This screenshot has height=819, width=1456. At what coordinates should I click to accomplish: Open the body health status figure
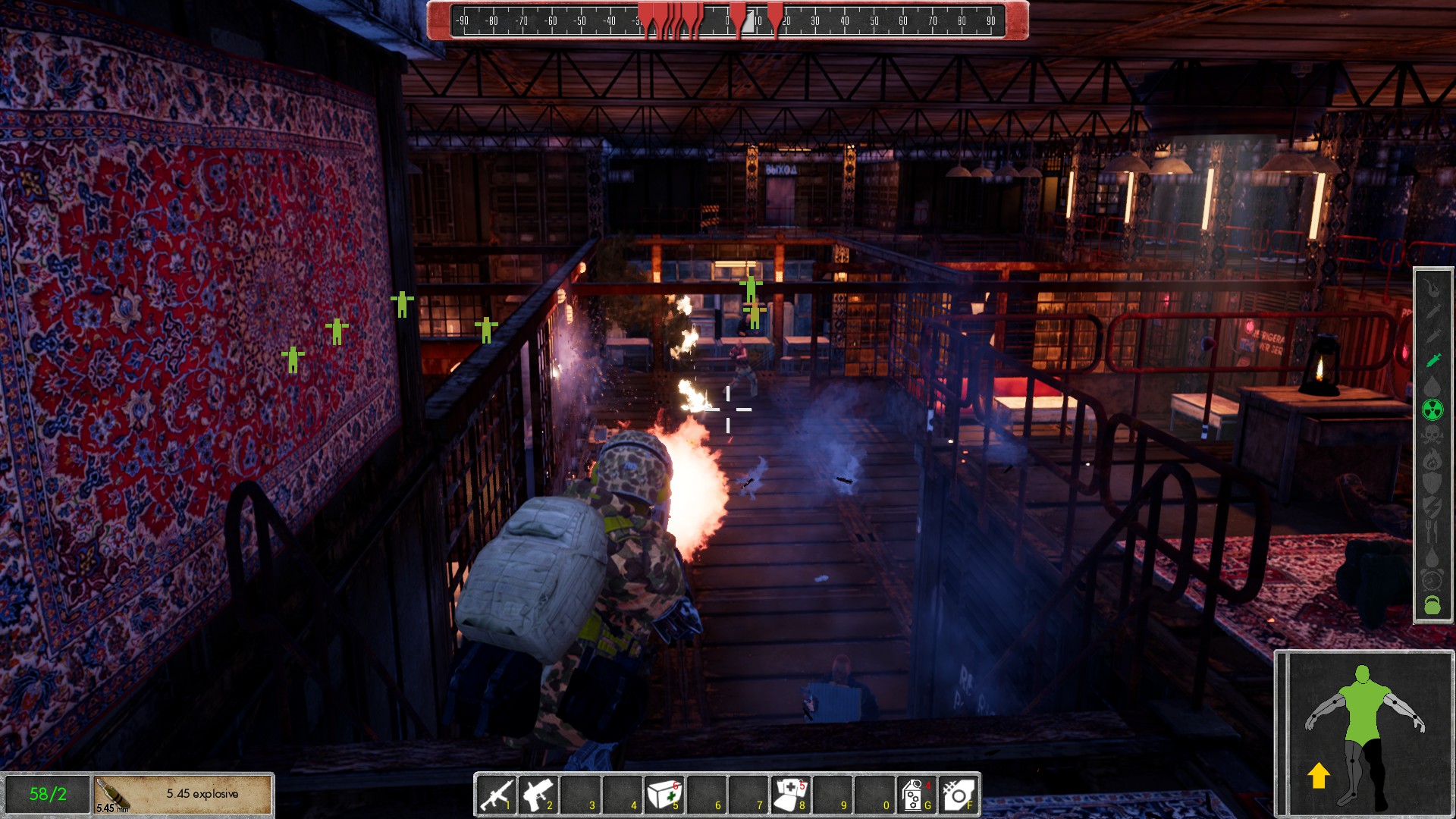1363,733
